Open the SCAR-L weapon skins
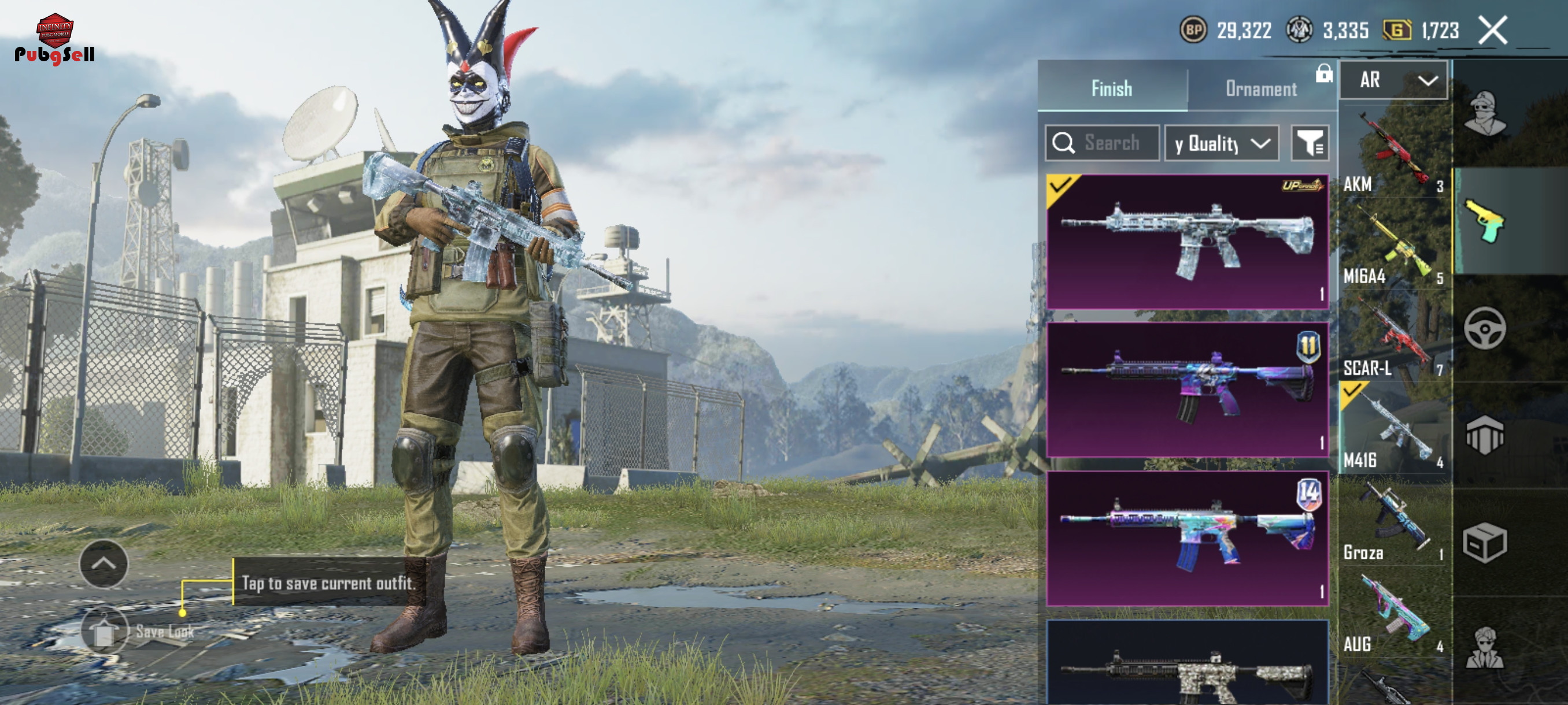1568x705 pixels. [x=1393, y=337]
